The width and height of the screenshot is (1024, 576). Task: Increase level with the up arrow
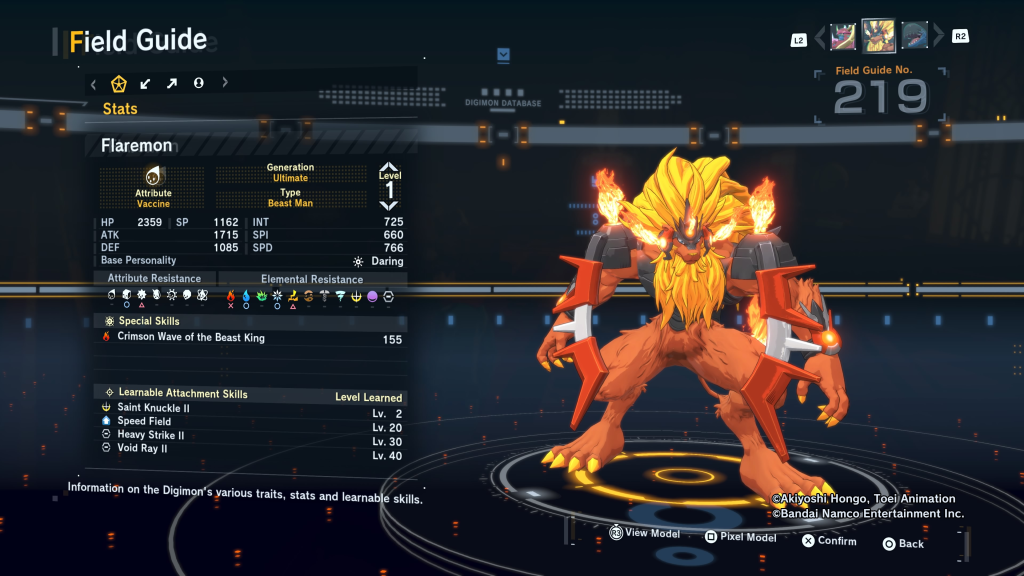click(389, 168)
